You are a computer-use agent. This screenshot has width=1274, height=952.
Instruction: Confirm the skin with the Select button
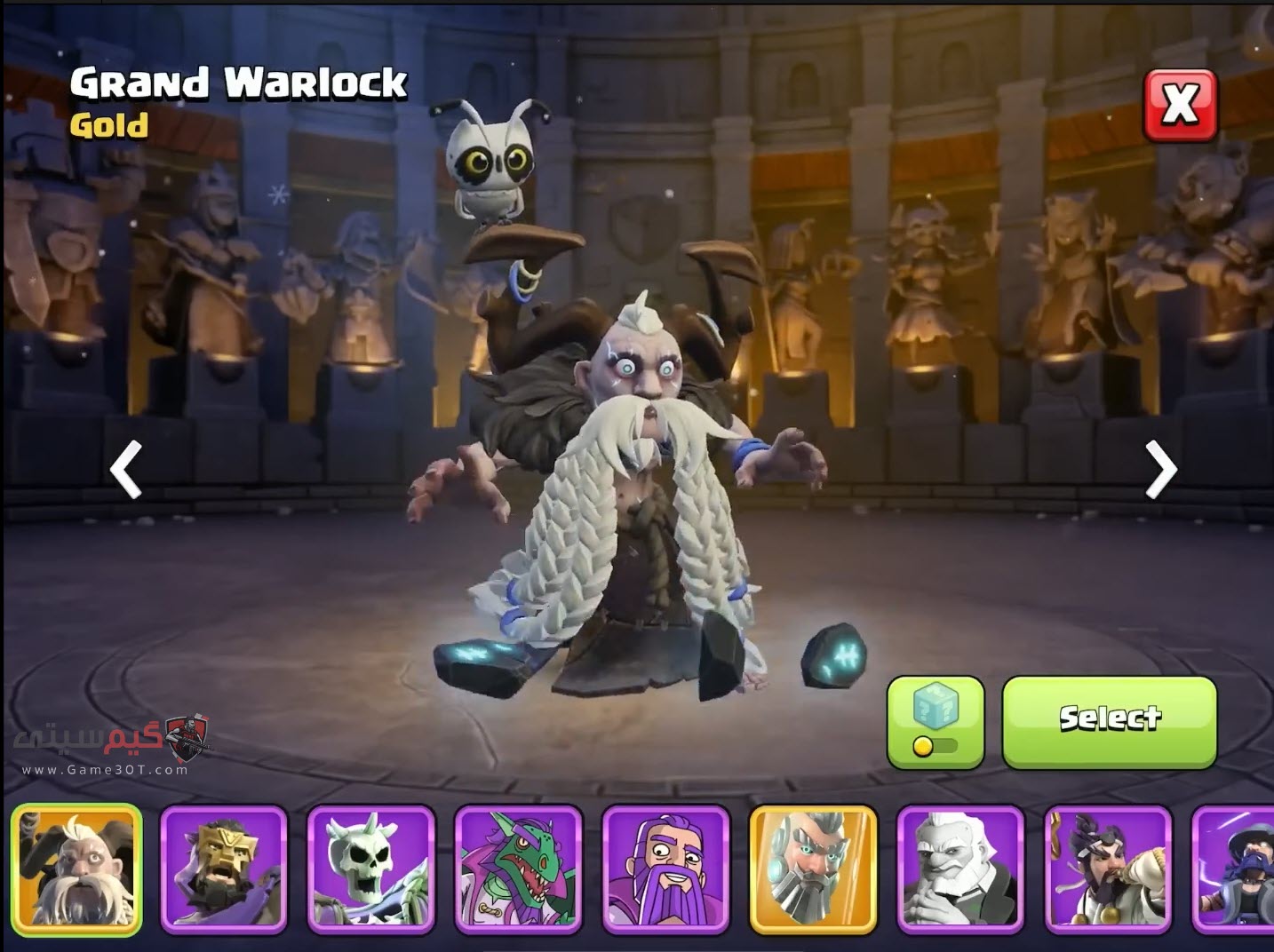click(x=1109, y=721)
